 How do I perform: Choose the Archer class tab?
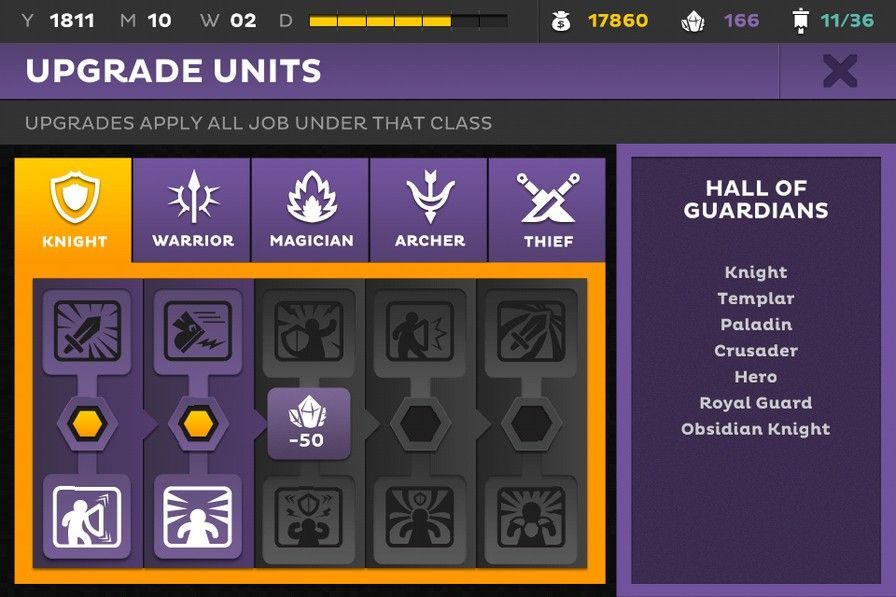click(430, 210)
